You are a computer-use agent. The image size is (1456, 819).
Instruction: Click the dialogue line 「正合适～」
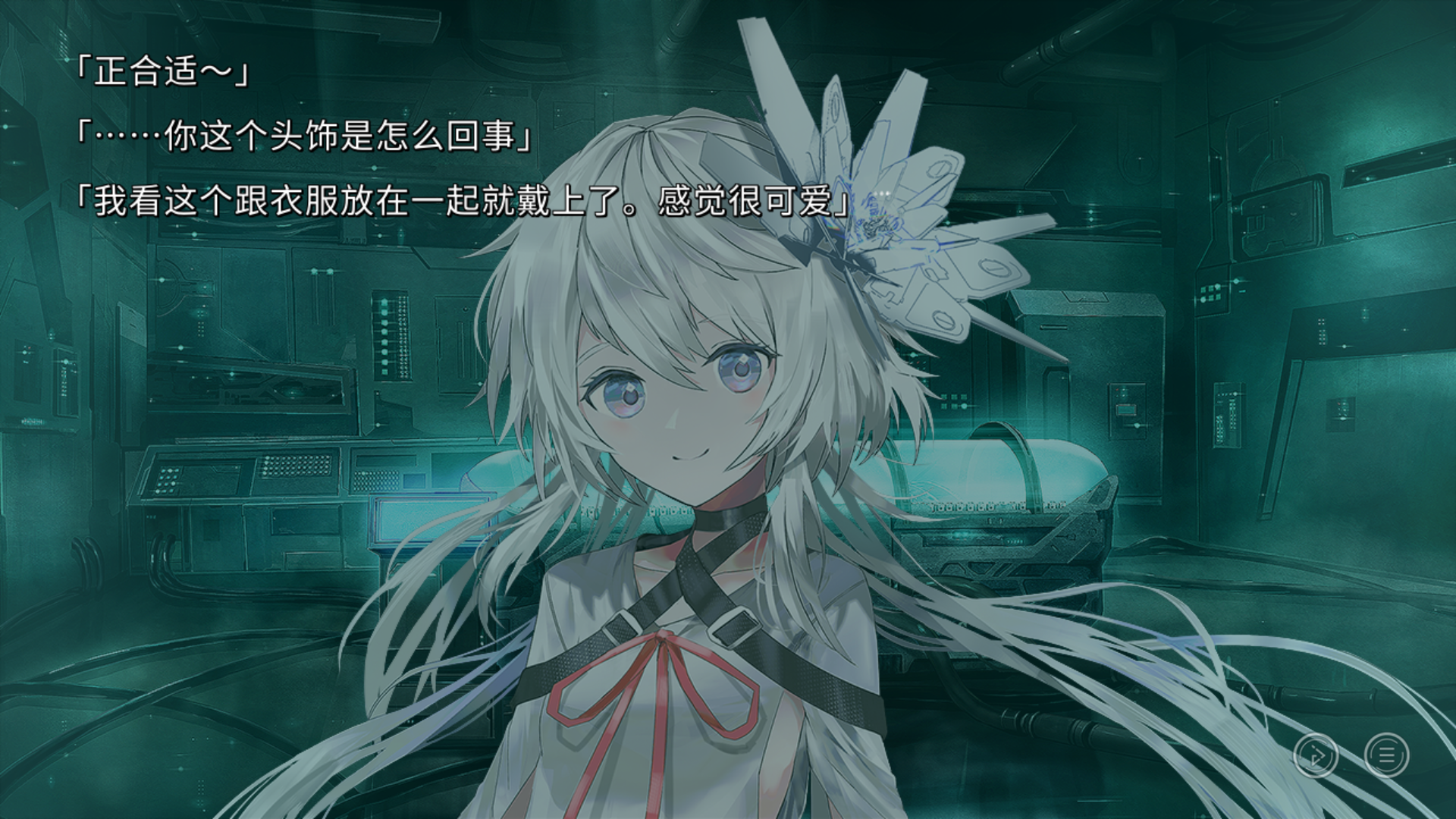(x=162, y=72)
